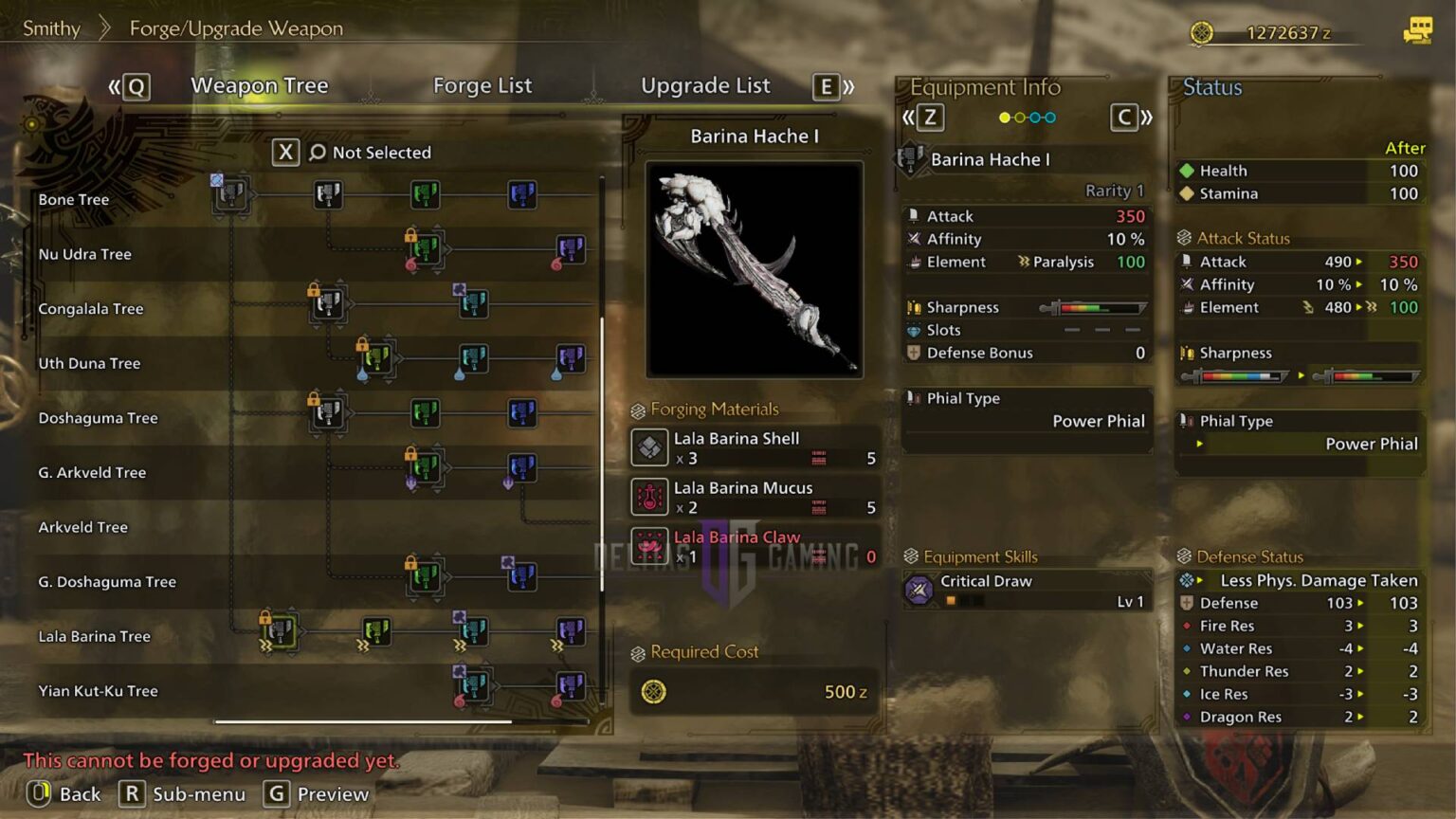The height and width of the screenshot is (819, 1456).
Task: Click the left arrow beside the Z key indicator
Action: click(907, 118)
